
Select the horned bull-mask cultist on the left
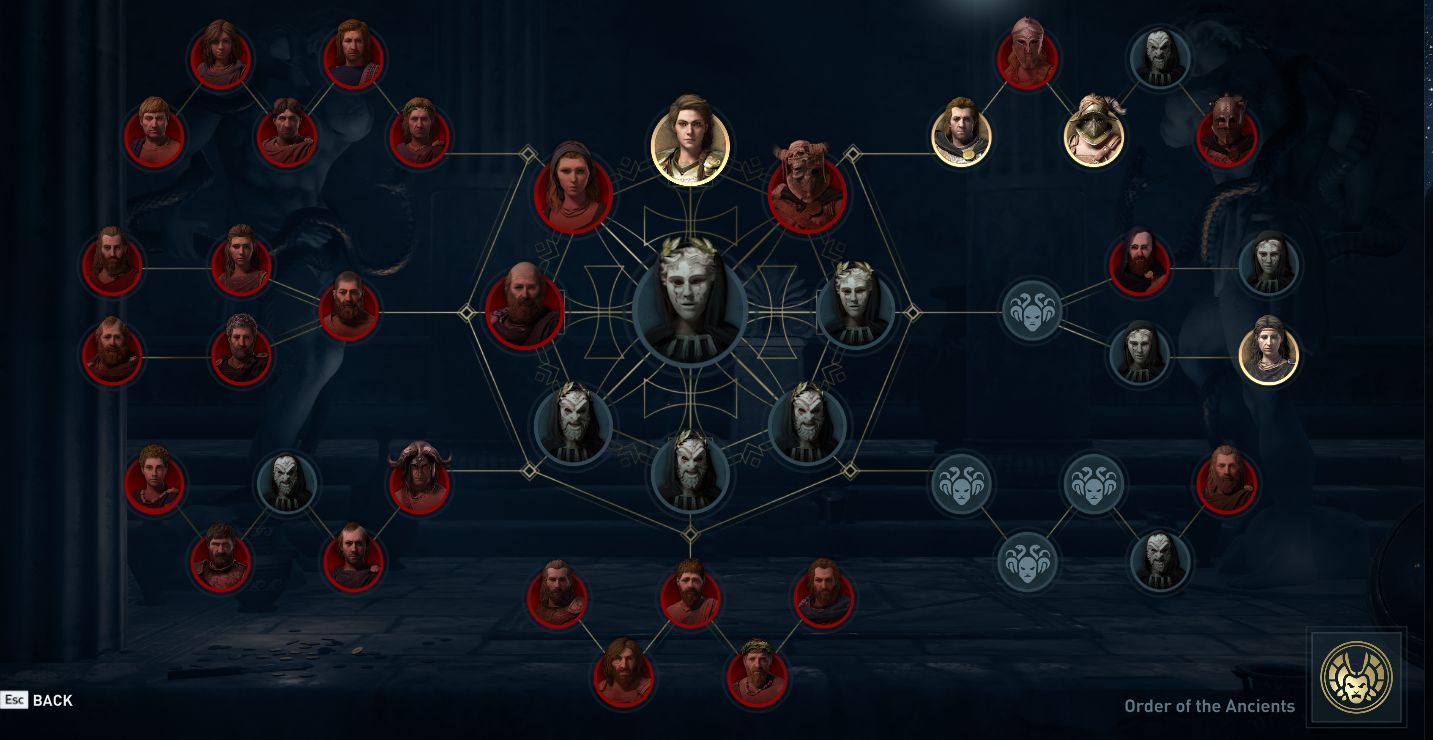pyautogui.click(x=420, y=480)
